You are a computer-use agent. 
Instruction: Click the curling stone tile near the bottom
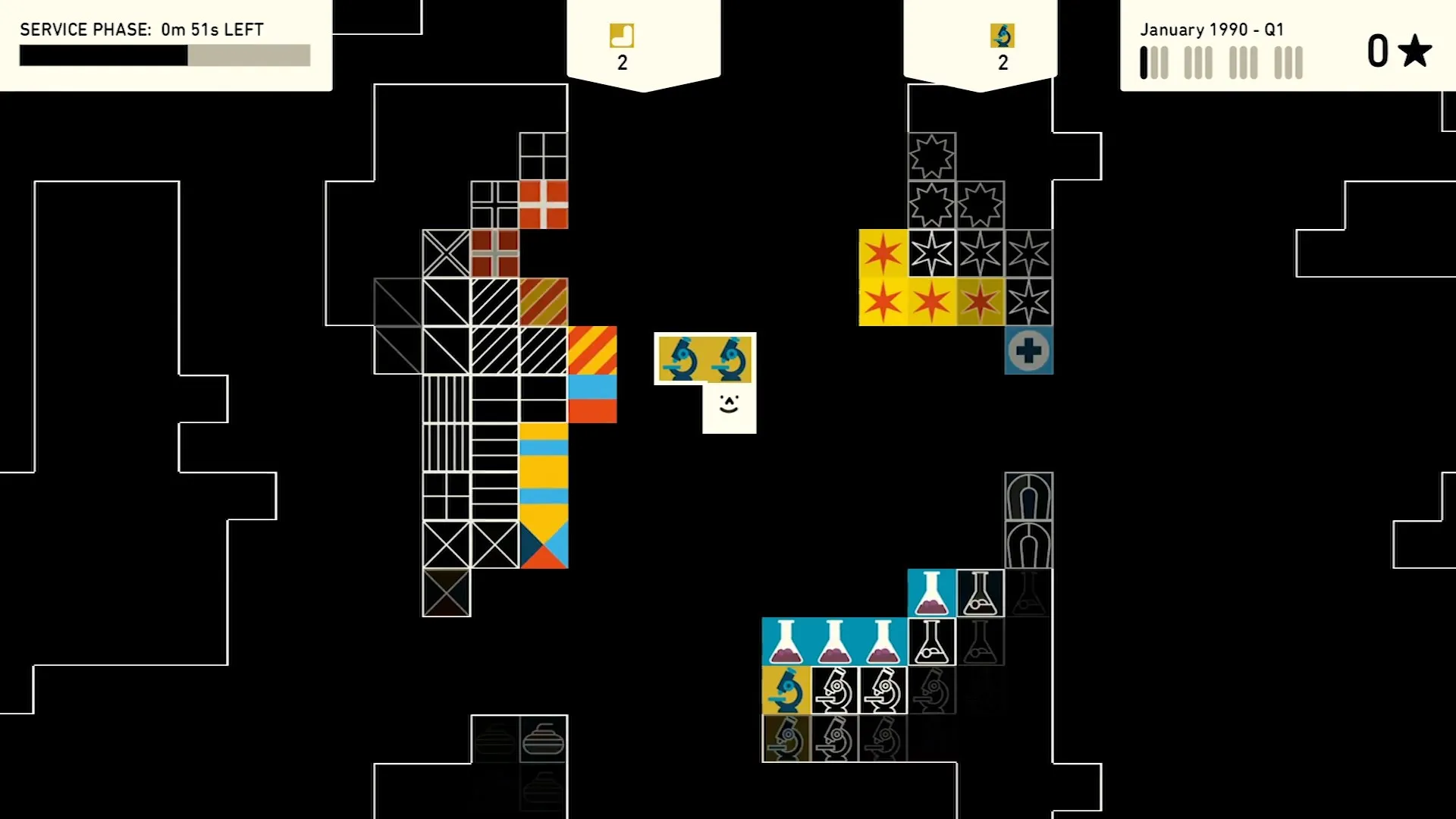543,740
